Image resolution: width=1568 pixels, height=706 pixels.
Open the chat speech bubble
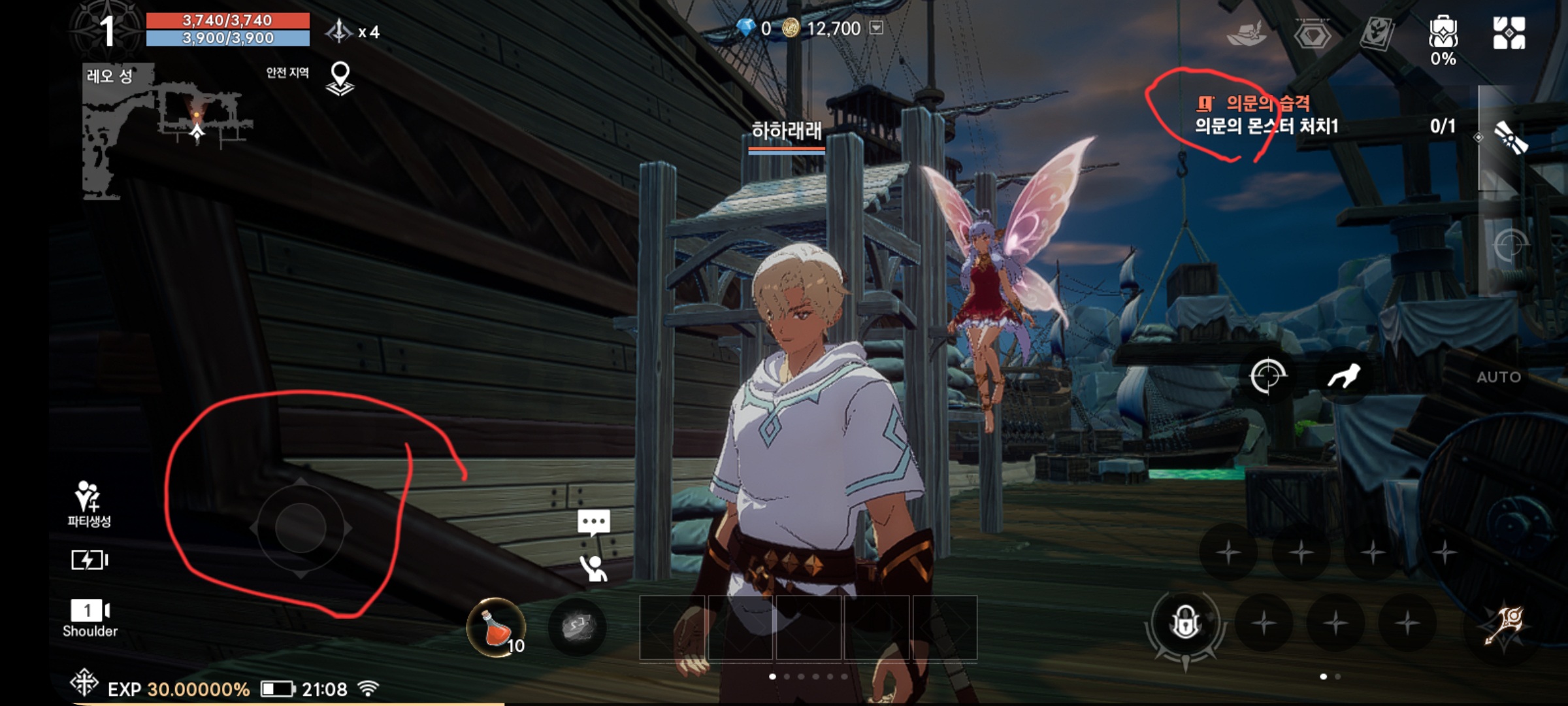[x=593, y=522]
